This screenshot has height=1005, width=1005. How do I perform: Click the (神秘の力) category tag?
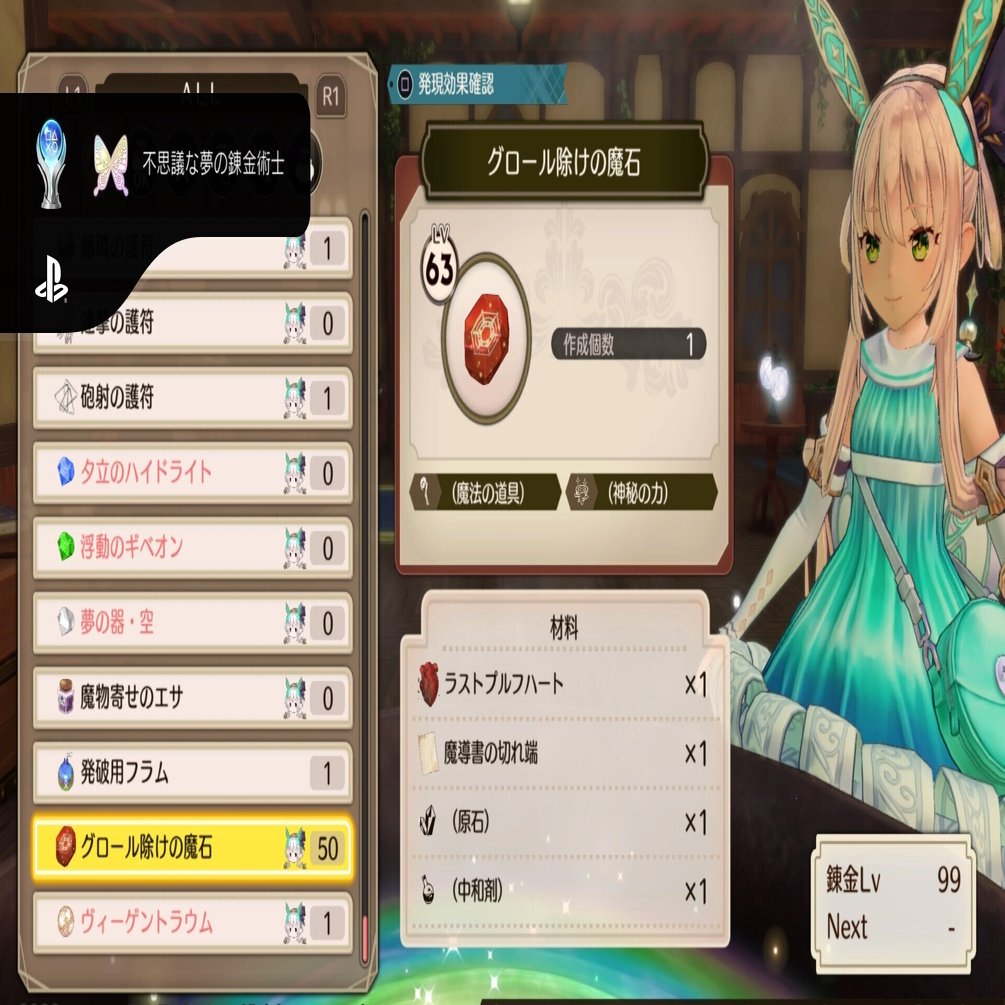click(642, 492)
